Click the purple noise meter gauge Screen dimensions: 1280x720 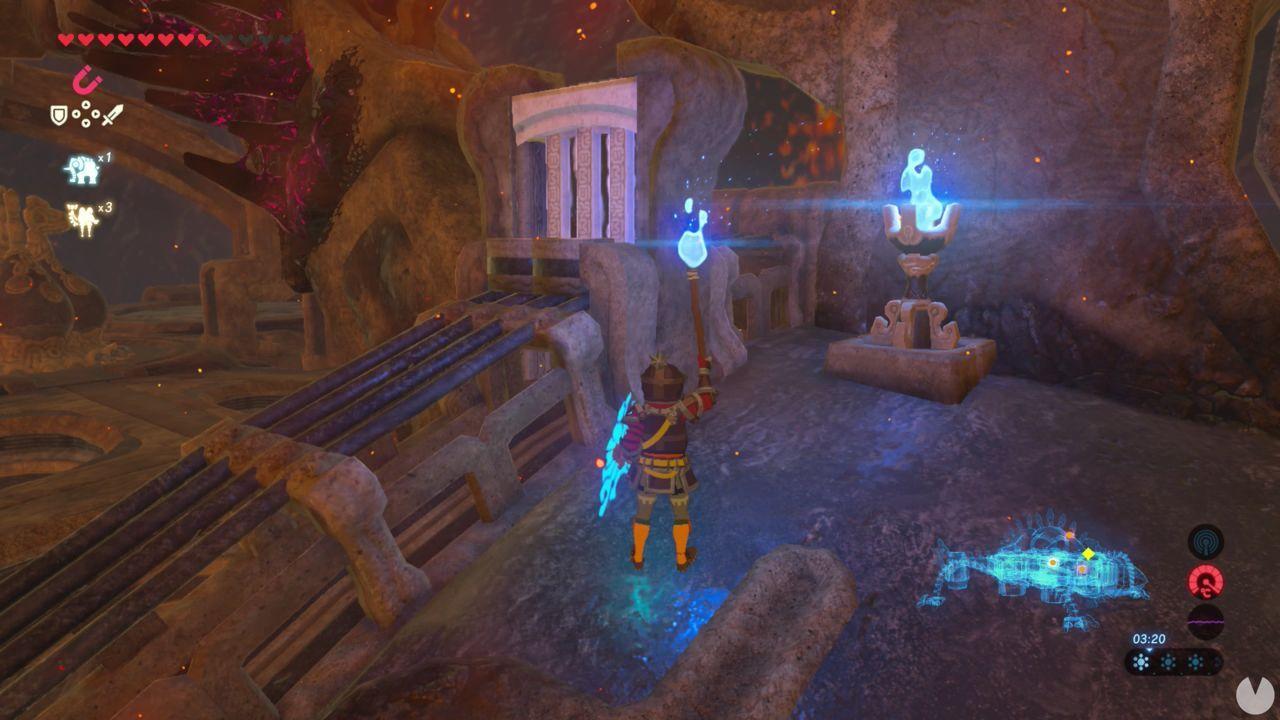click(x=1204, y=621)
